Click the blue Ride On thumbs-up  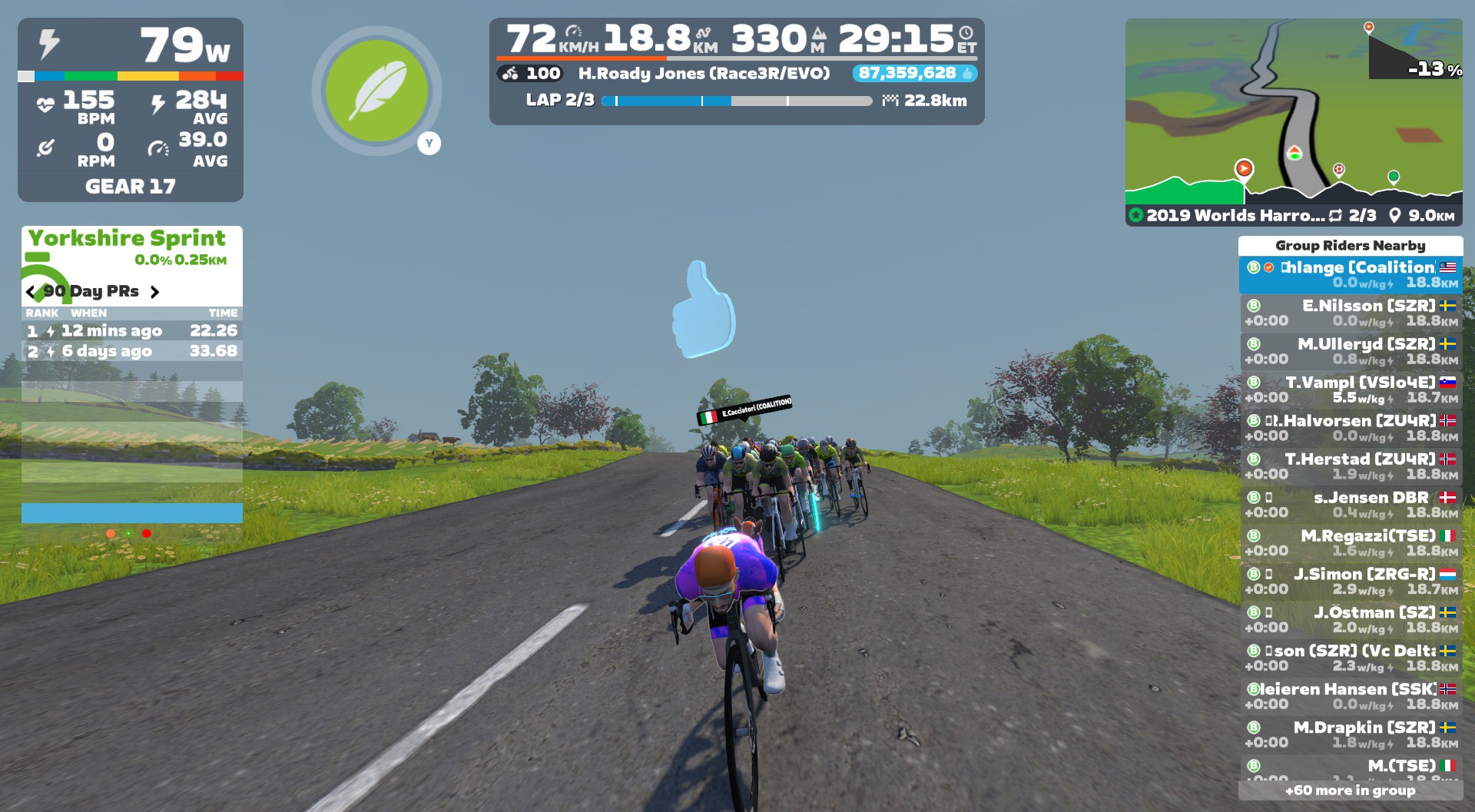[x=702, y=310]
